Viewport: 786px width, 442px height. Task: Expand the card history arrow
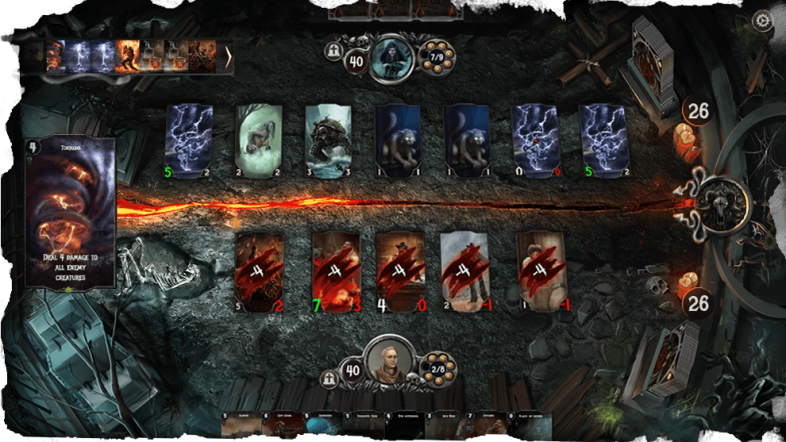(x=228, y=56)
